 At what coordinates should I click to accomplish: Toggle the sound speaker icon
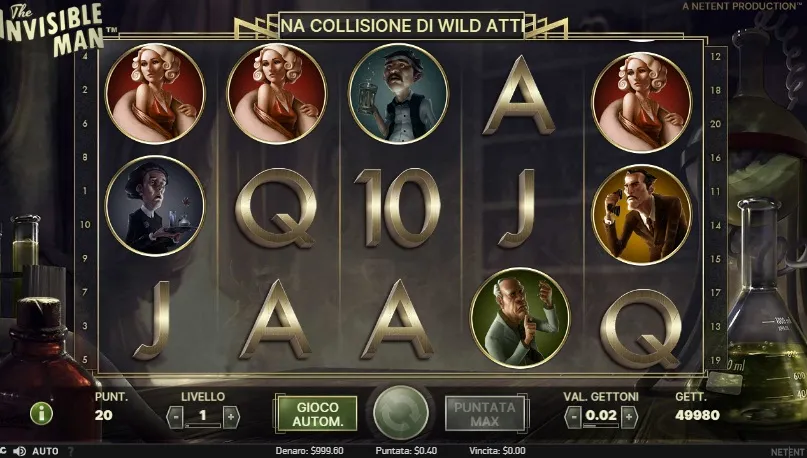click(x=20, y=451)
